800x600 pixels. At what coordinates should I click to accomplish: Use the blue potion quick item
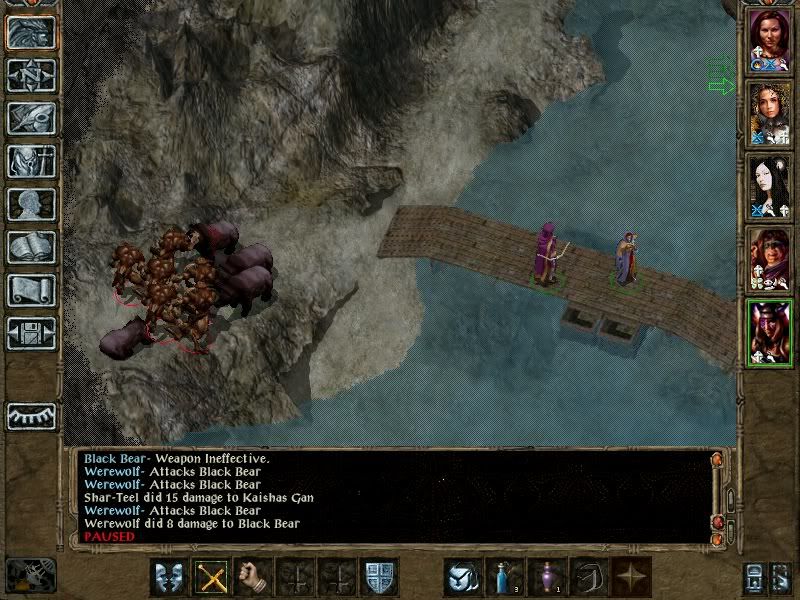point(505,578)
